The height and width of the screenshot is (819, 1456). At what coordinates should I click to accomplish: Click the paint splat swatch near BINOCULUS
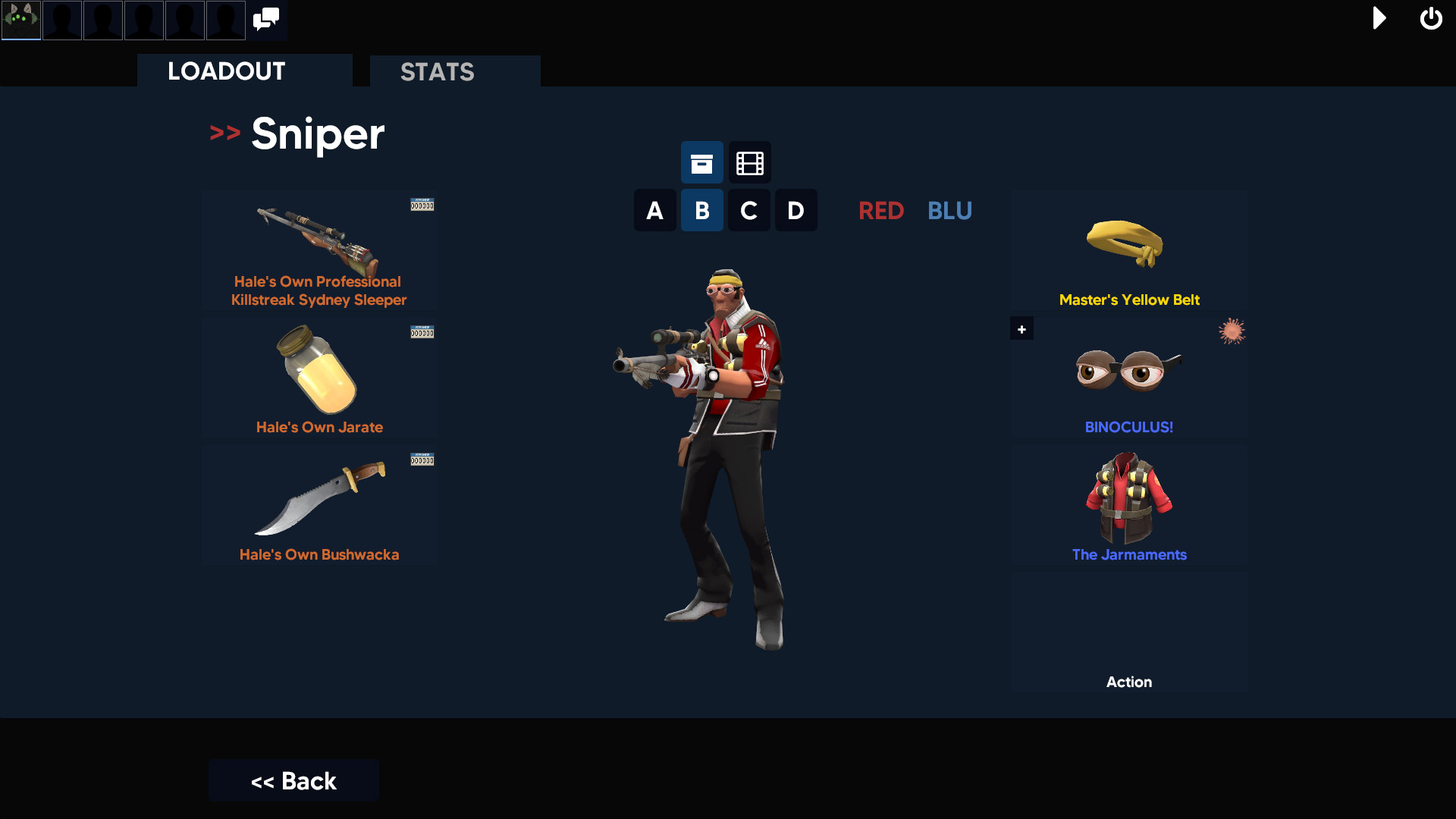[1232, 331]
